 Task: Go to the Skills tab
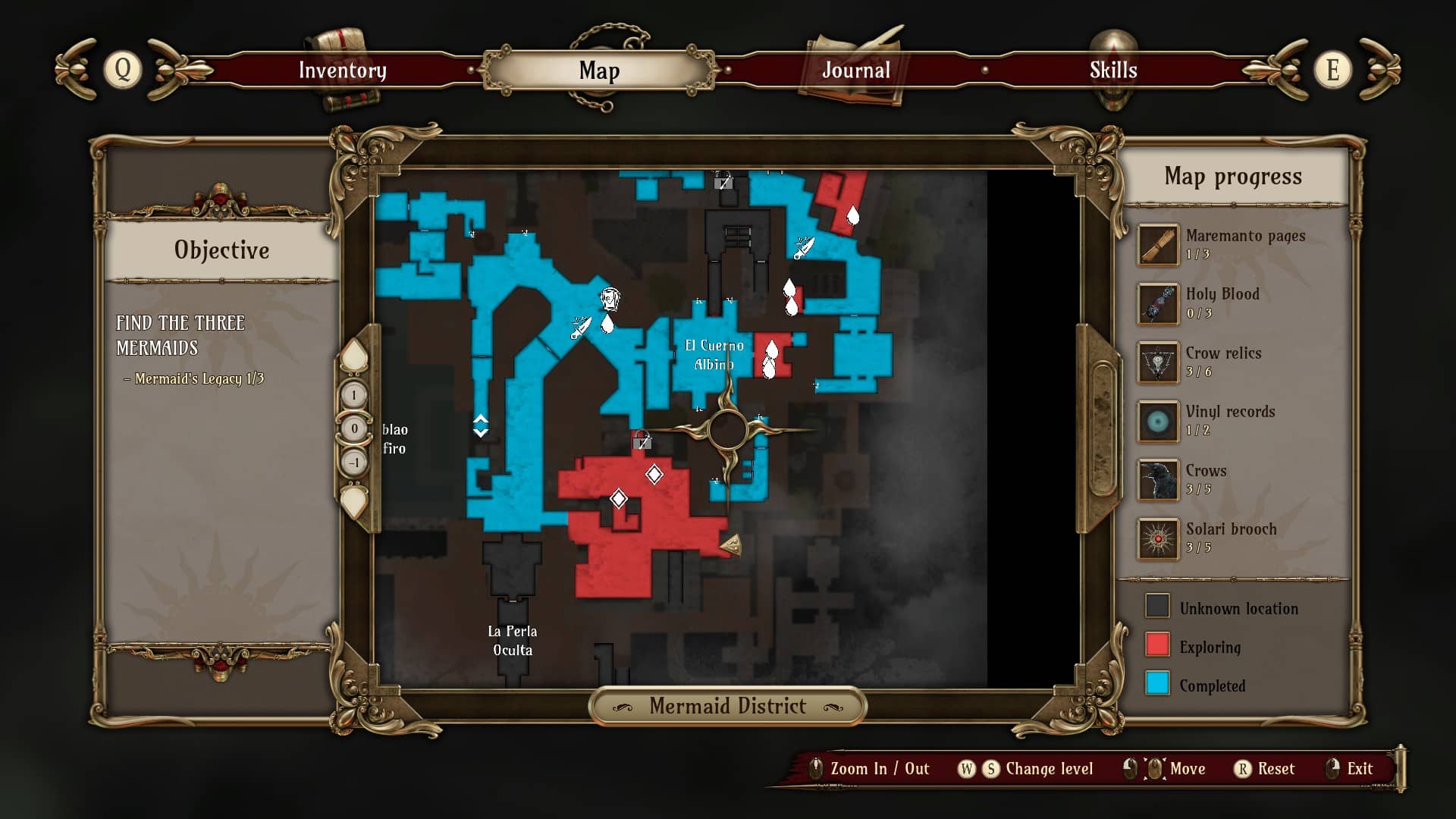(x=1112, y=71)
